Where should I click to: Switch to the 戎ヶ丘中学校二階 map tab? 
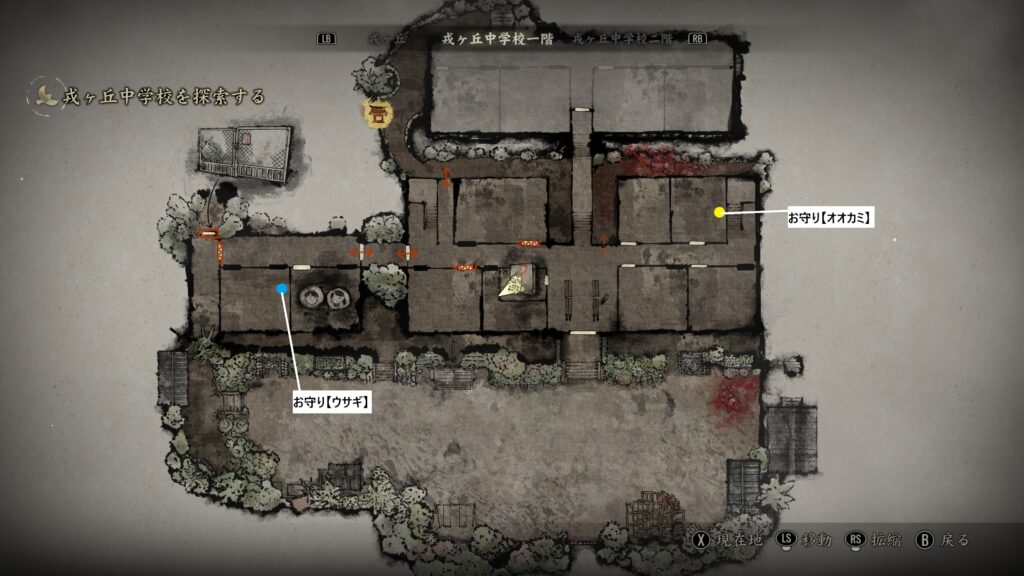[624, 39]
